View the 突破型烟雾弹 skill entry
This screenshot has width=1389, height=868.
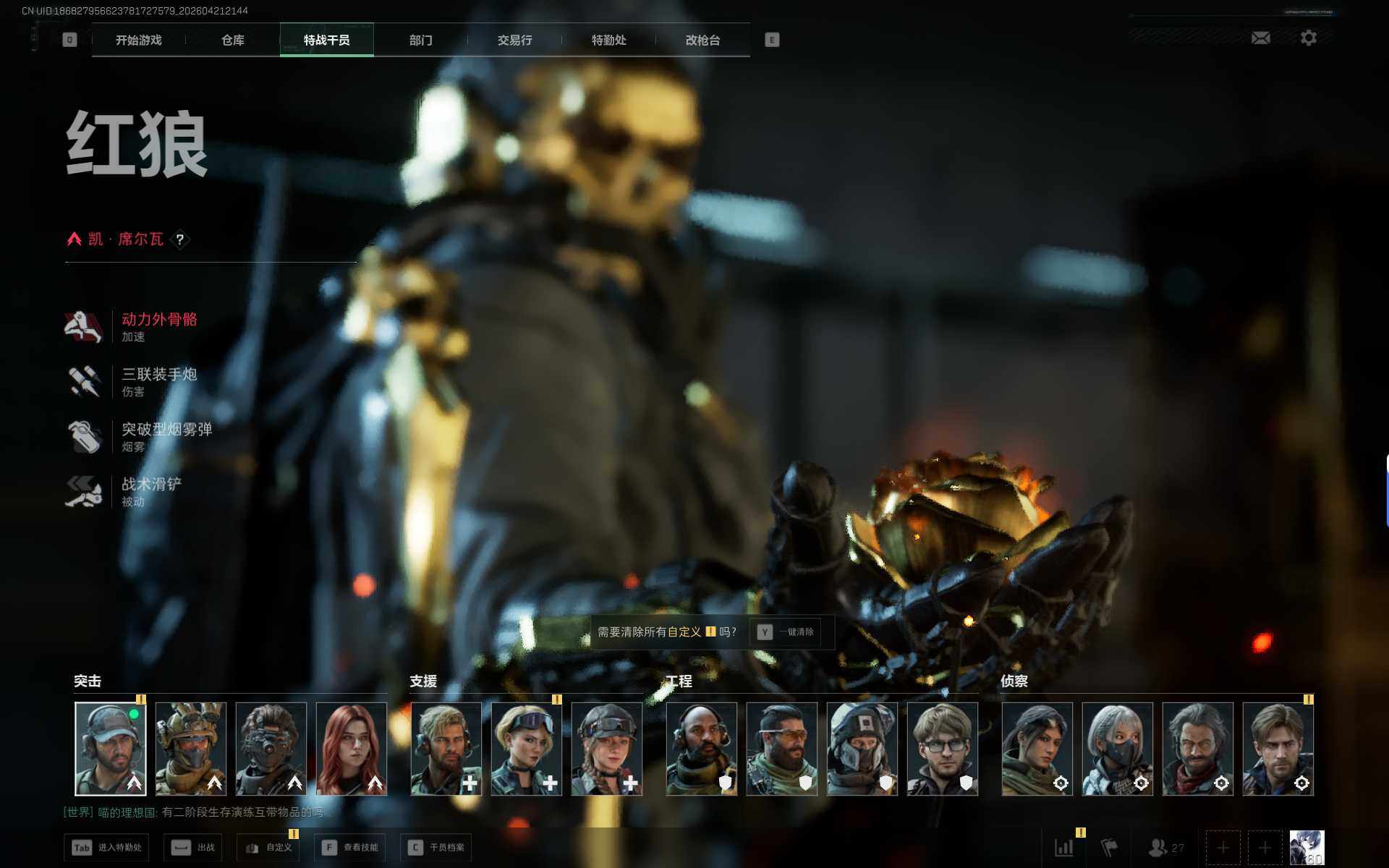click(166, 436)
